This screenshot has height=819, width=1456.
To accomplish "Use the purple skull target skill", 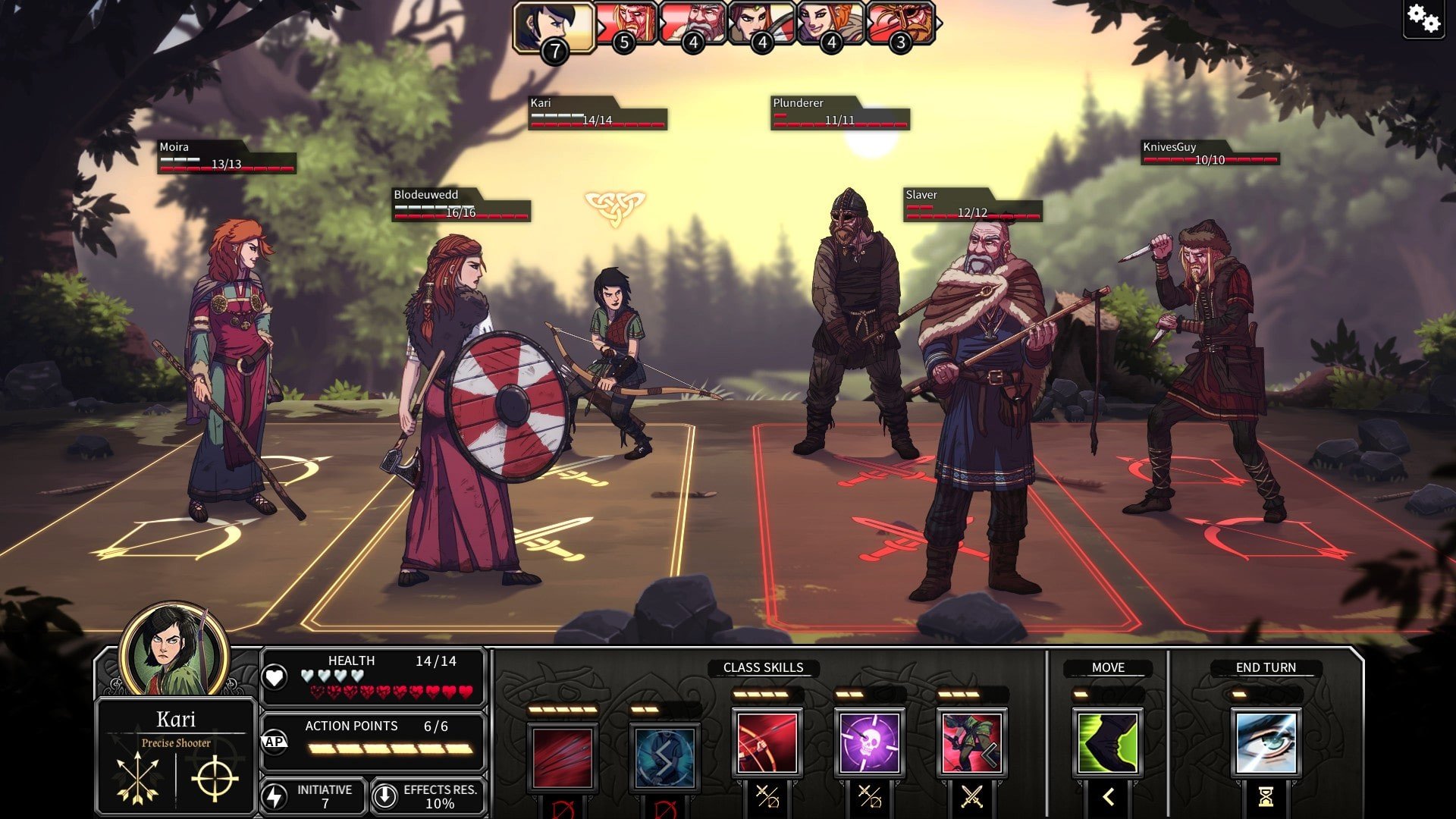I will (x=869, y=742).
